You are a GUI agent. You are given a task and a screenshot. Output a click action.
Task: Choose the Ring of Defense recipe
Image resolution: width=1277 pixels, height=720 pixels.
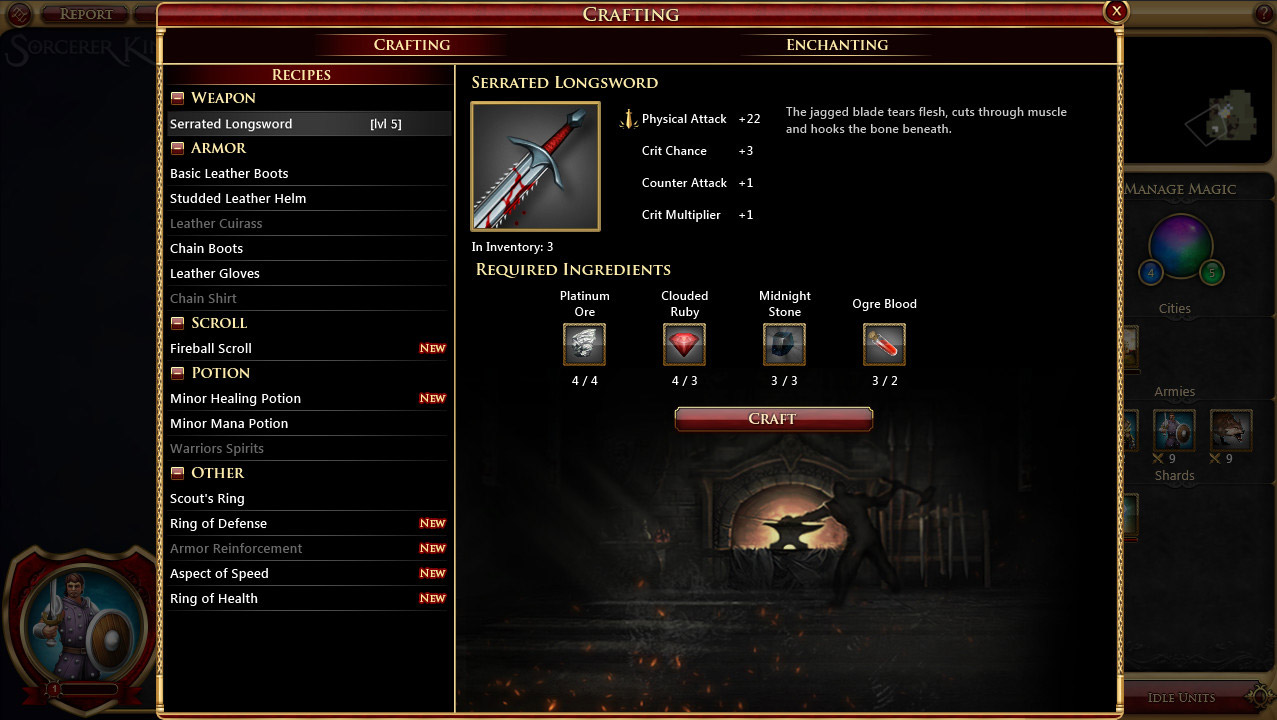click(x=218, y=524)
